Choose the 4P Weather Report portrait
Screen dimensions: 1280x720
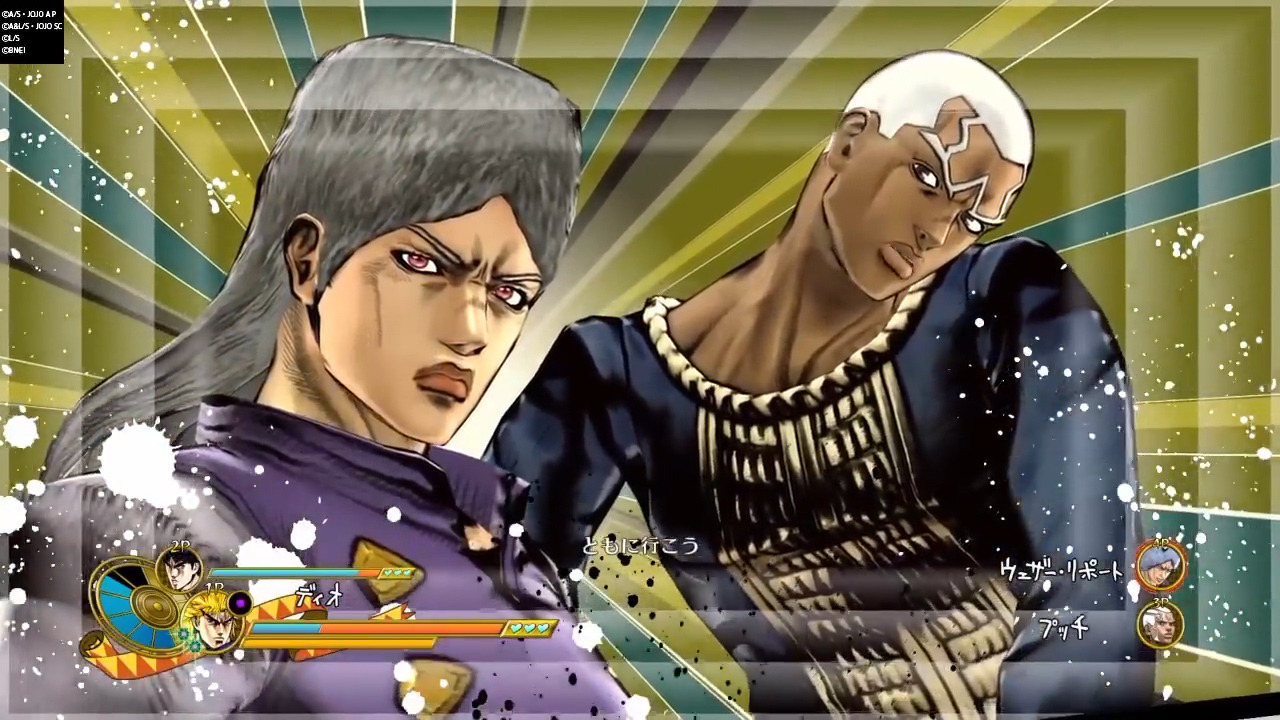tap(1161, 566)
